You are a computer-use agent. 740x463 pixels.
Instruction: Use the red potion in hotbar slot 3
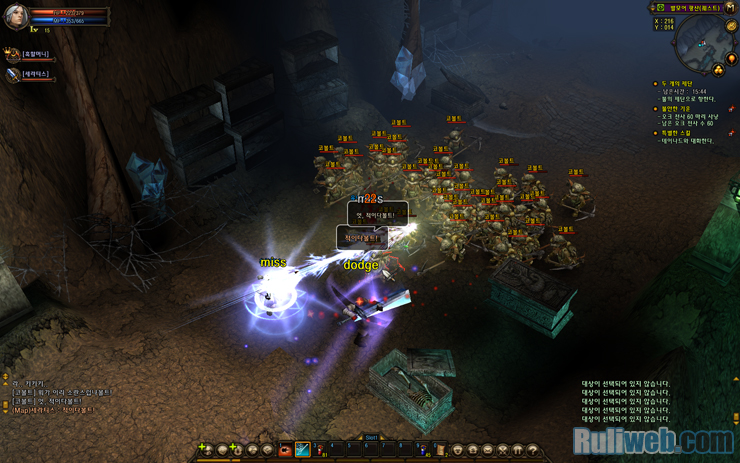click(x=320, y=450)
